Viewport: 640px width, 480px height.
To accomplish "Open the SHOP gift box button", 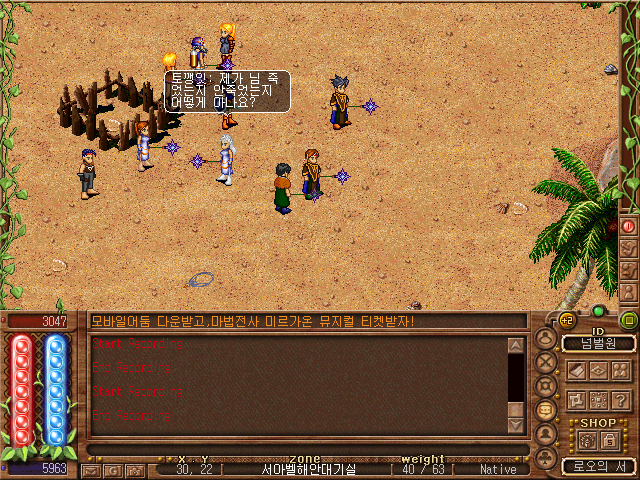I will click(586, 441).
